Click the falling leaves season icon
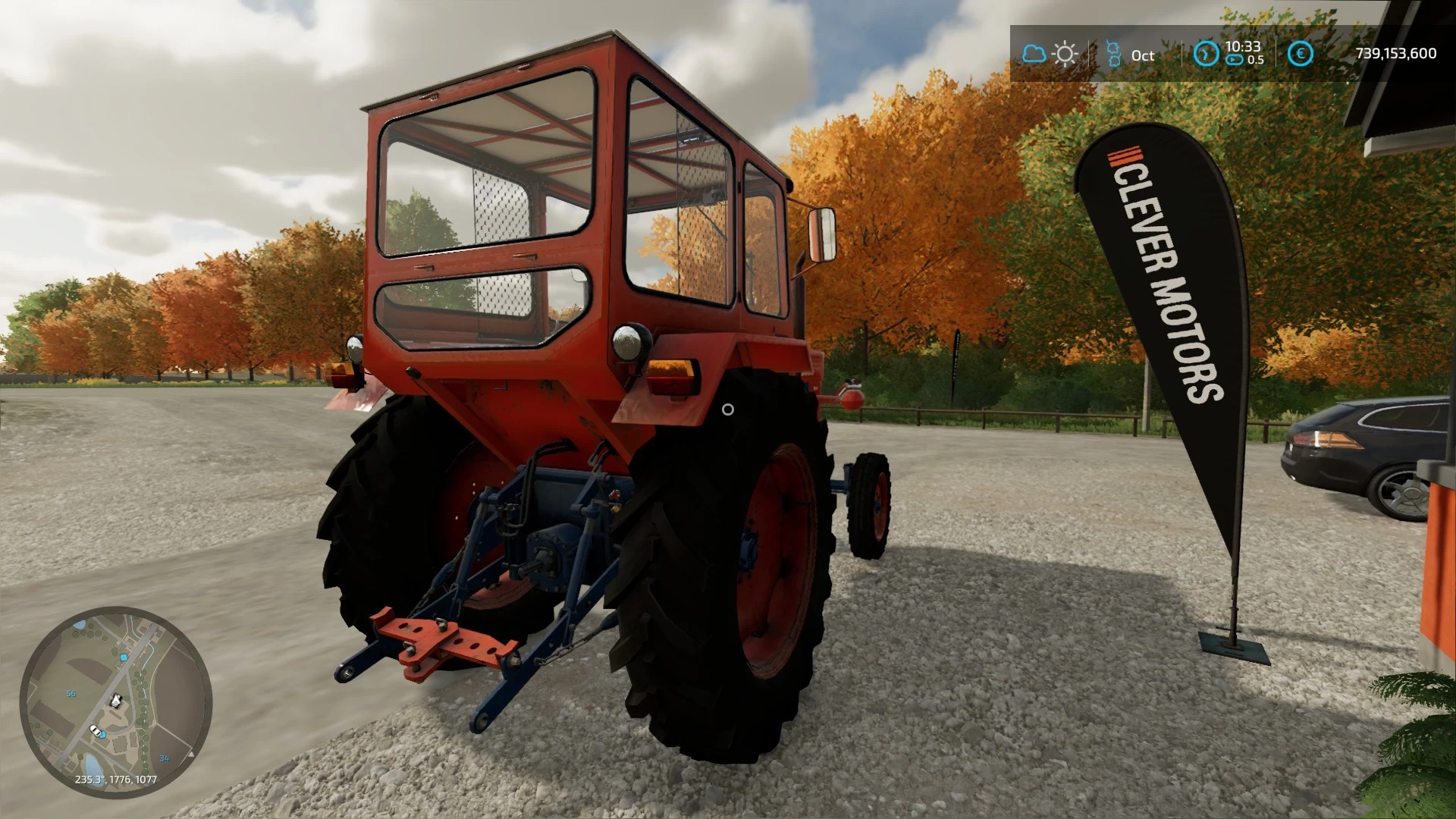1456x819 pixels. click(x=1113, y=53)
